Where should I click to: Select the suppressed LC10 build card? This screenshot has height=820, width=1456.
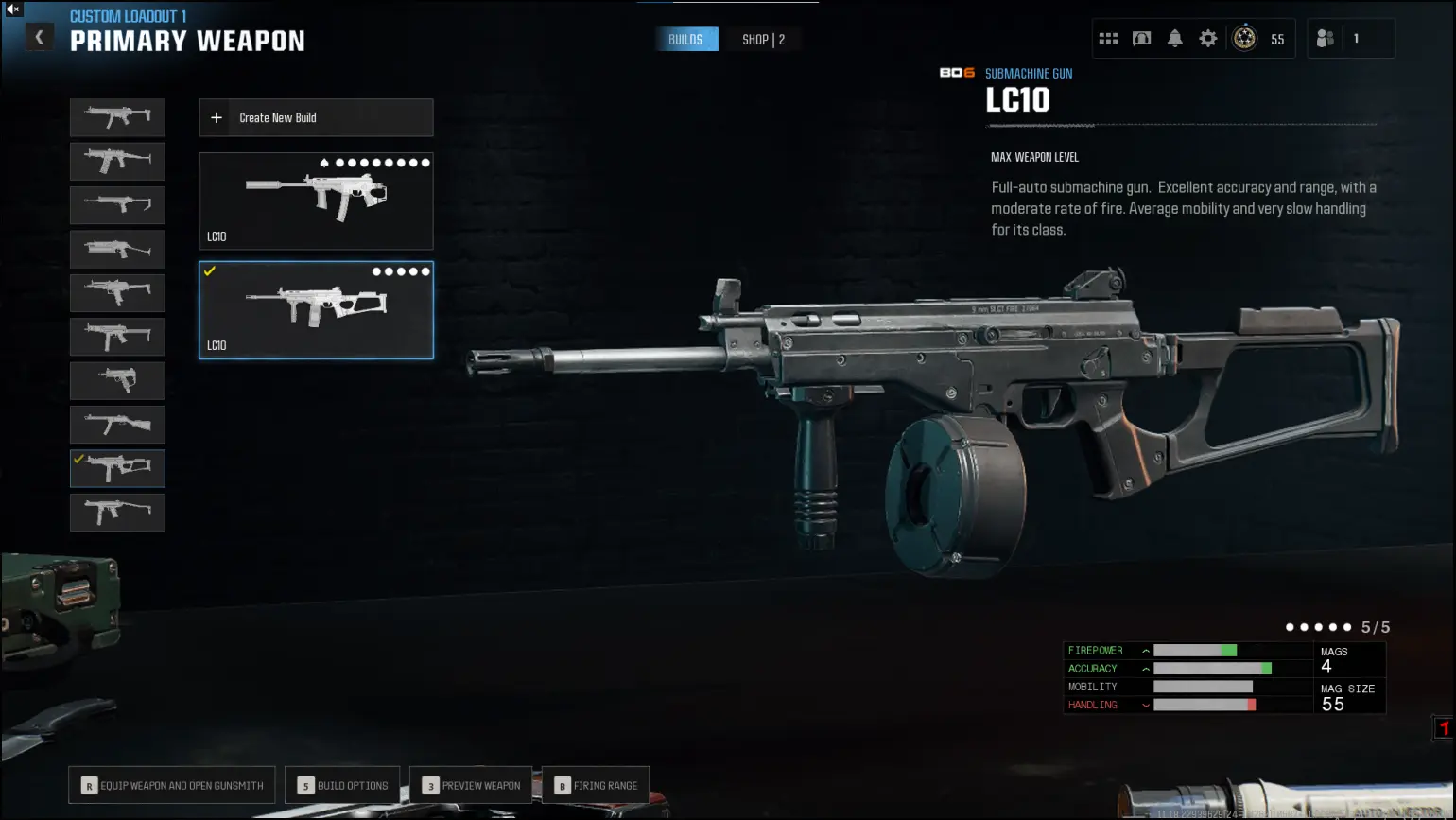point(316,201)
